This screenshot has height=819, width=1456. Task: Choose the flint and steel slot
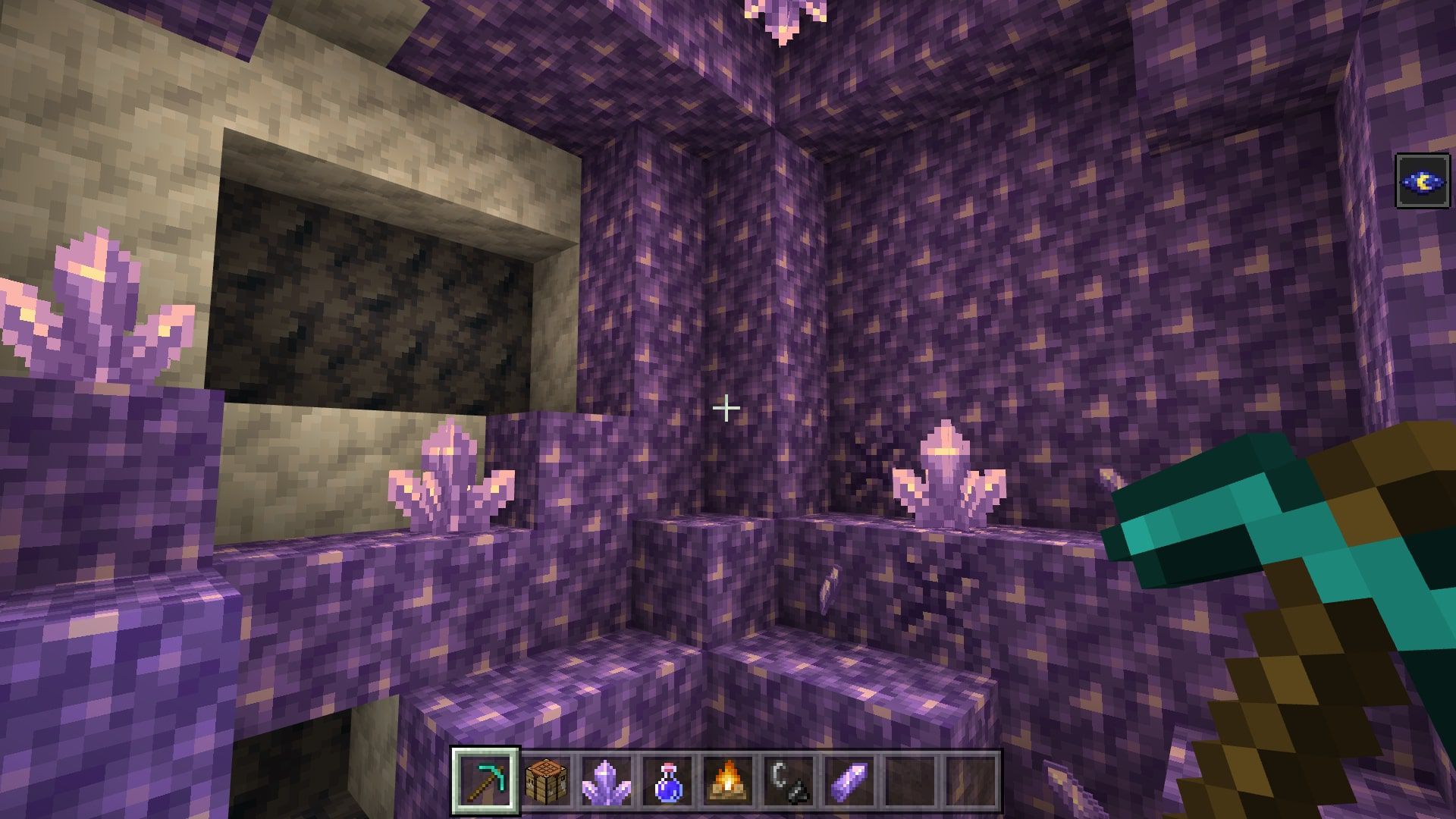click(x=789, y=781)
